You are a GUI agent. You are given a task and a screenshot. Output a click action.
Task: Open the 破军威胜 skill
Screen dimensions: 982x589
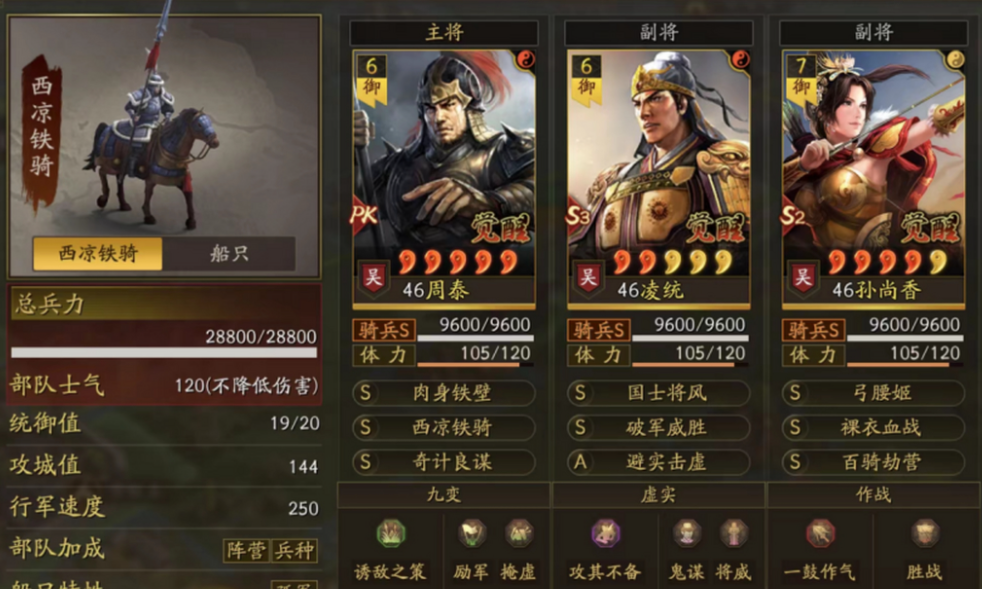tap(658, 428)
